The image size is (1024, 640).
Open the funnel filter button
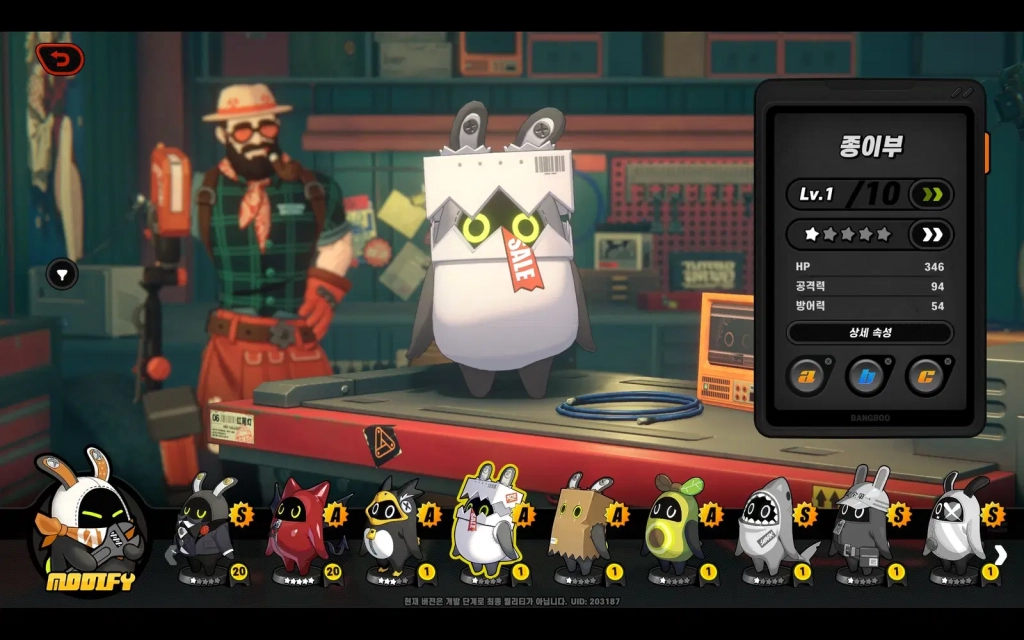point(63,273)
